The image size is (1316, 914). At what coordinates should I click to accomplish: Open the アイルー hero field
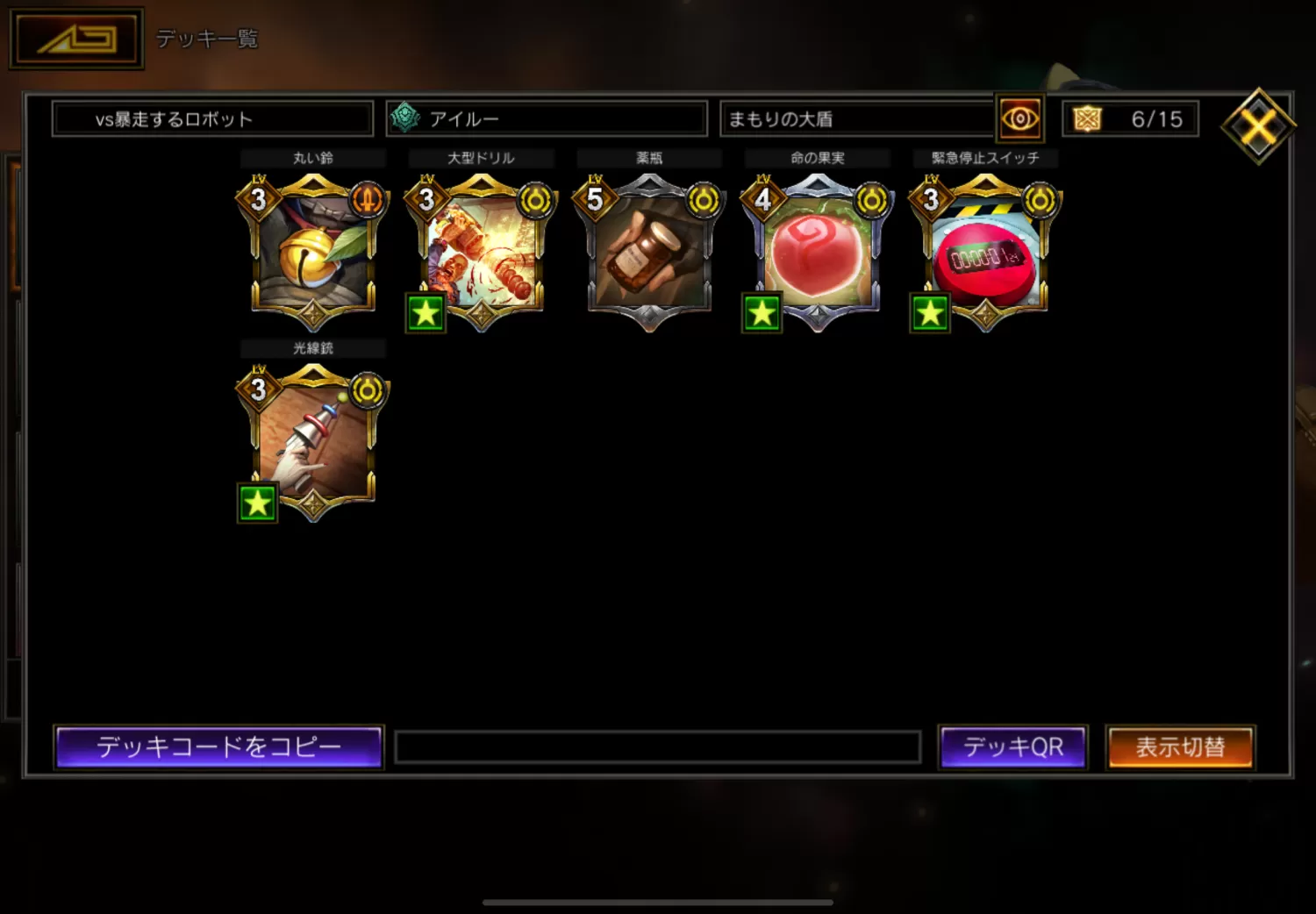click(547, 119)
